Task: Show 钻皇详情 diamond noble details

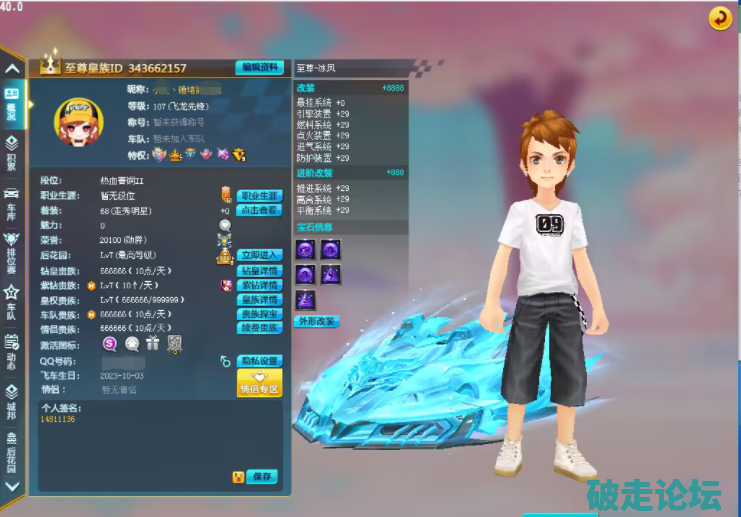Action: tap(259, 270)
